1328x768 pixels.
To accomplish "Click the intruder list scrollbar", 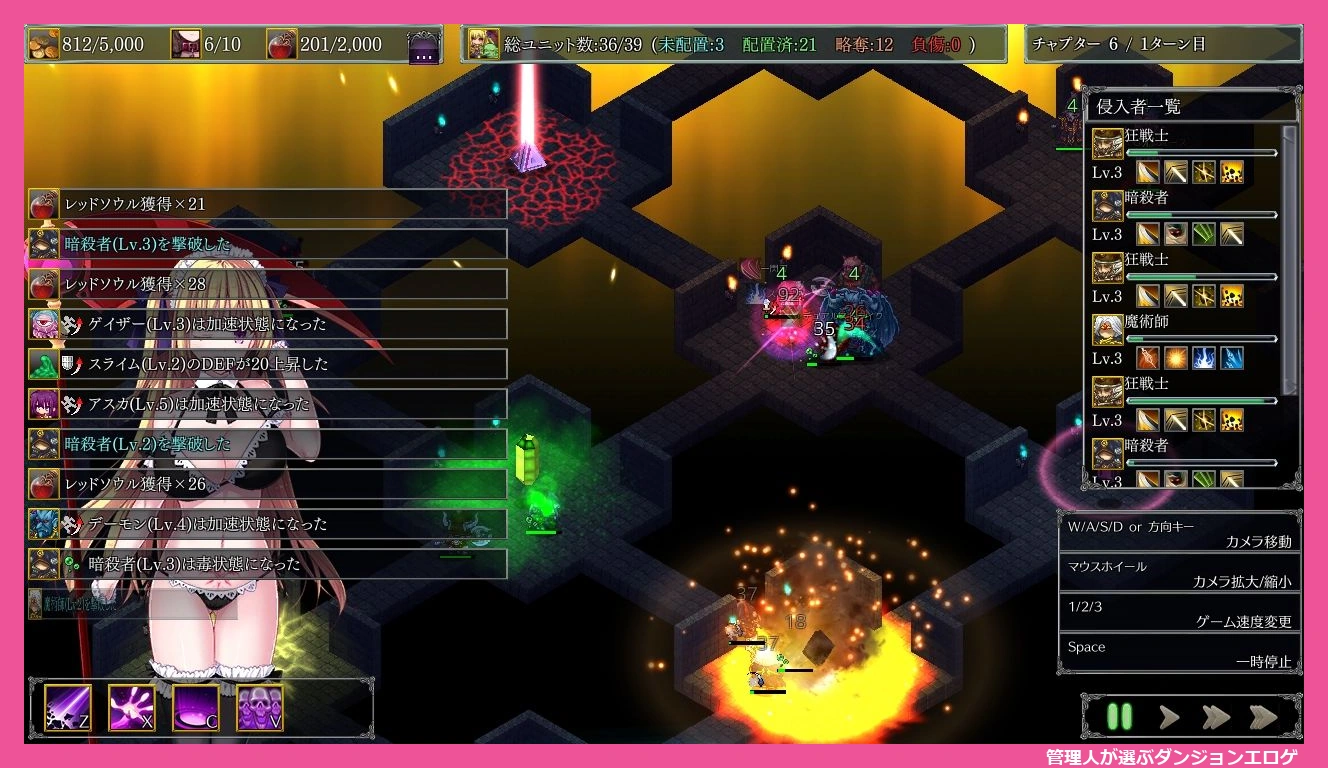I will 1290,260.
